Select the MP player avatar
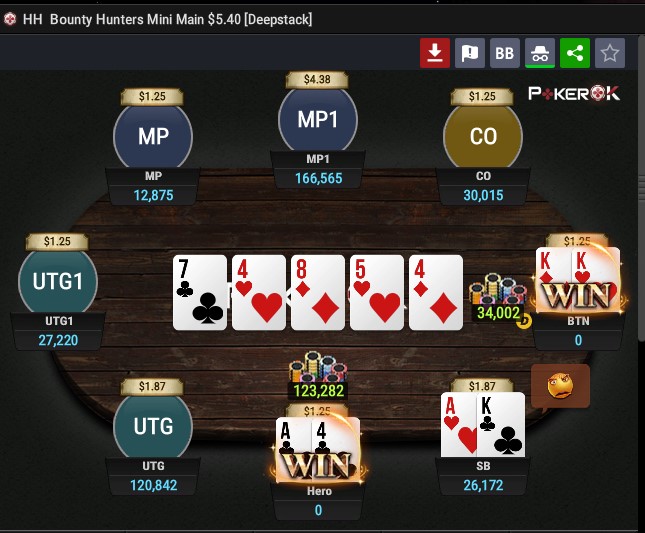Image resolution: width=645 pixels, height=533 pixels. (x=153, y=137)
